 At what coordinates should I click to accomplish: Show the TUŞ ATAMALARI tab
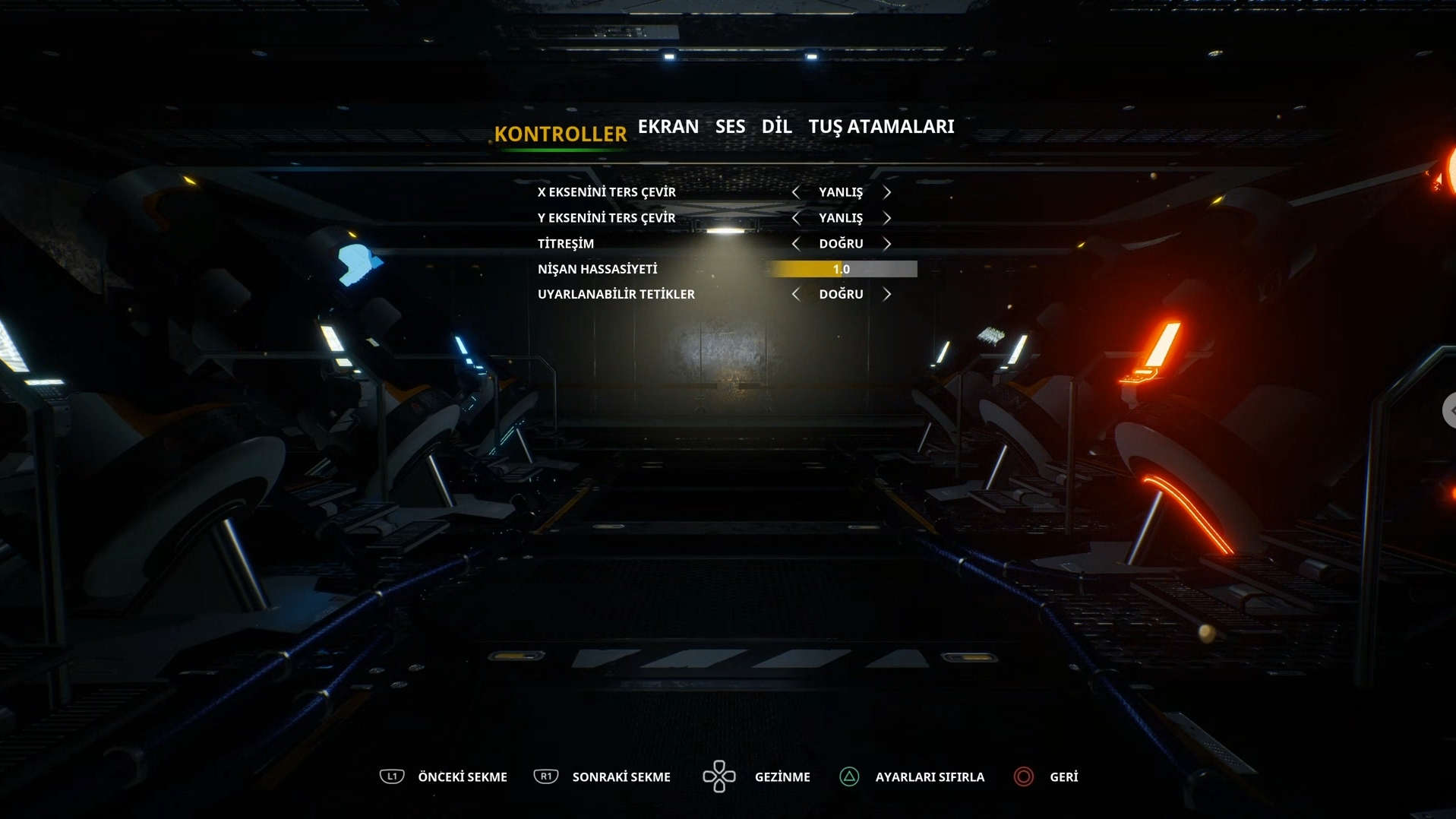coord(881,127)
